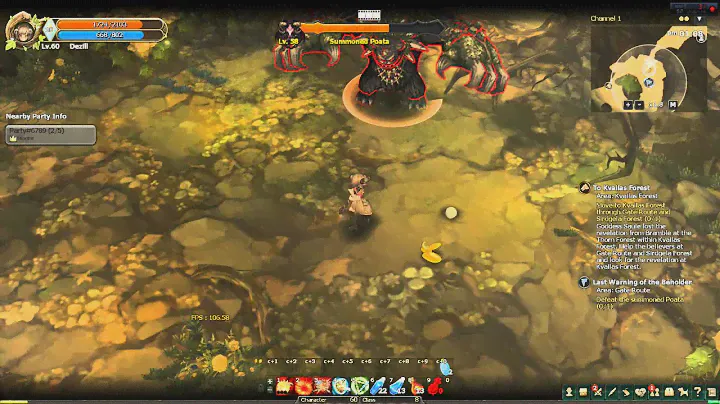The width and height of the screenshot is (720, 404).
Task: Open the companion pet menu icon
Action: pyautogui.click(x=681, y=391)
